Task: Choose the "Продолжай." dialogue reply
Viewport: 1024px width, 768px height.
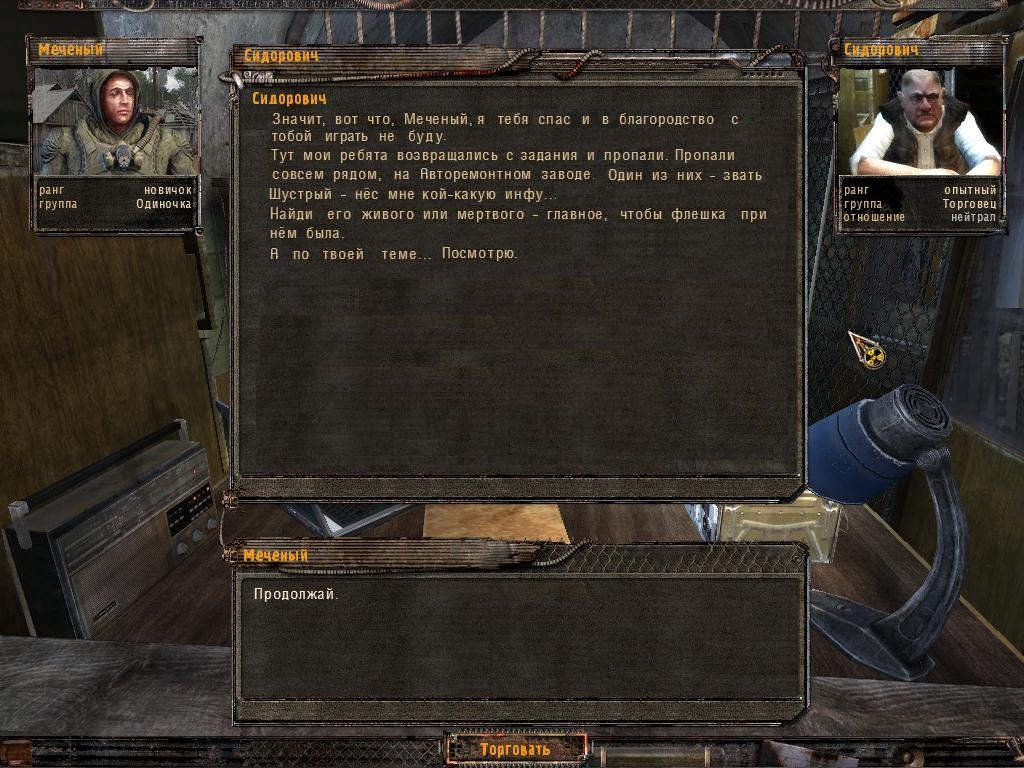Action: pyautogui.click(x=296, y=594)
